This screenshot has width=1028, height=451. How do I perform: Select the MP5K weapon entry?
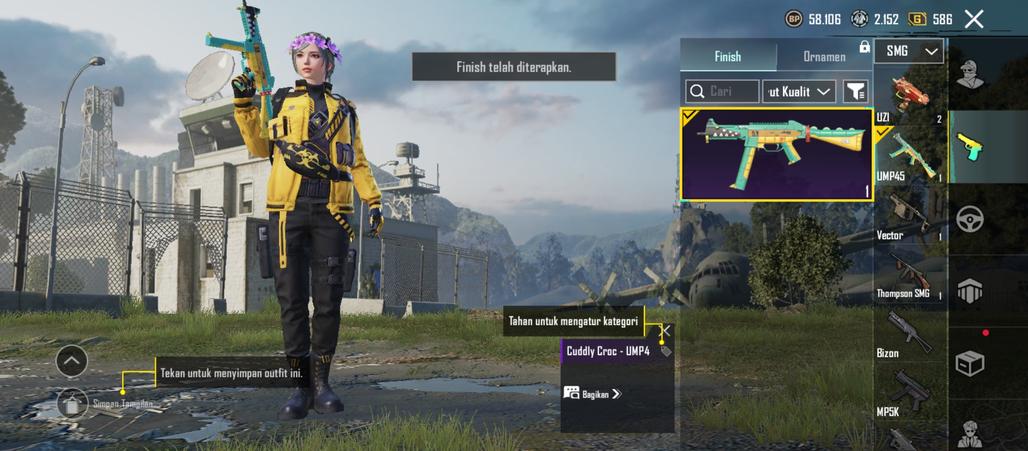click(909, 392)
